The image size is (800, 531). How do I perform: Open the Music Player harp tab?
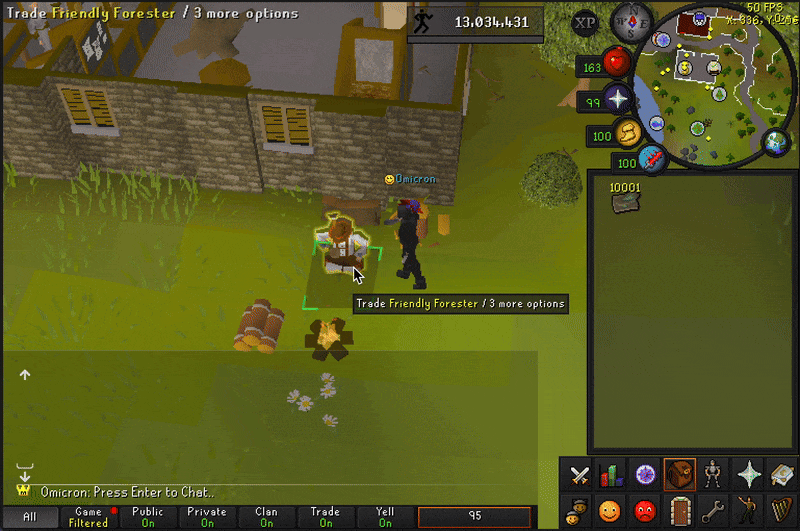781,509
